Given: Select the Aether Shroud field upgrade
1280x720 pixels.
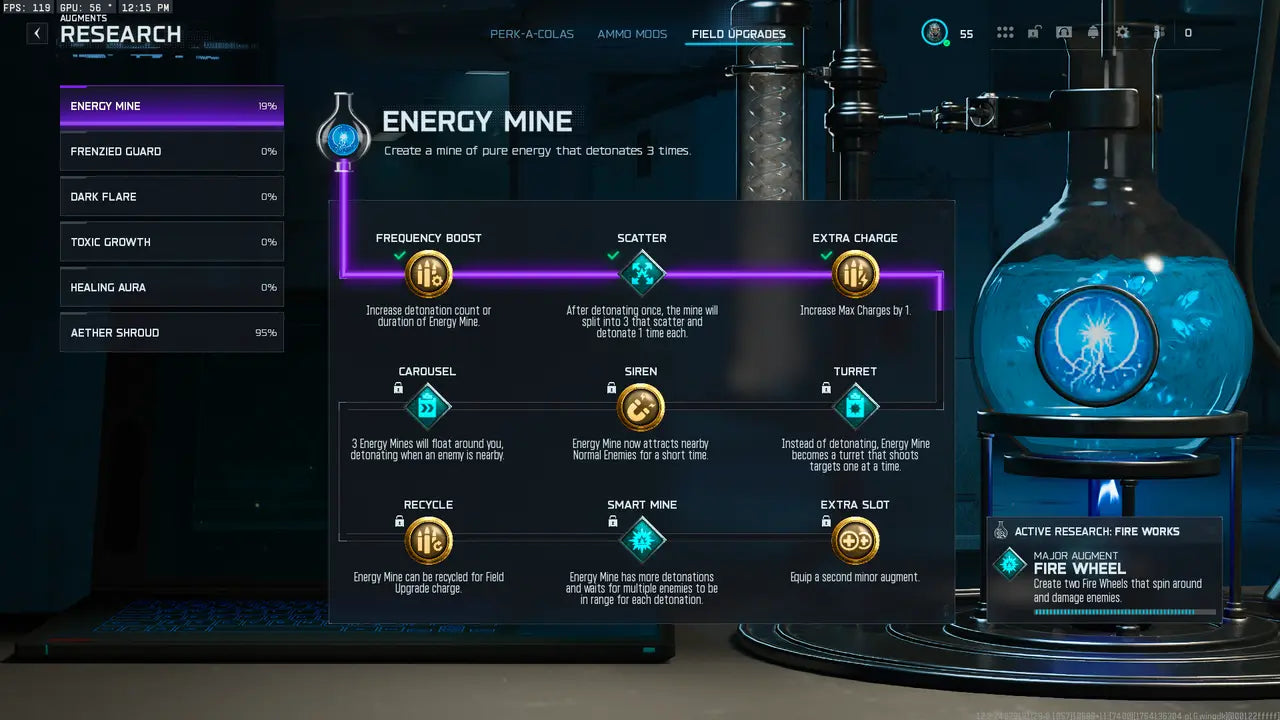Looking at the screenshot, I should click(171, 332).
